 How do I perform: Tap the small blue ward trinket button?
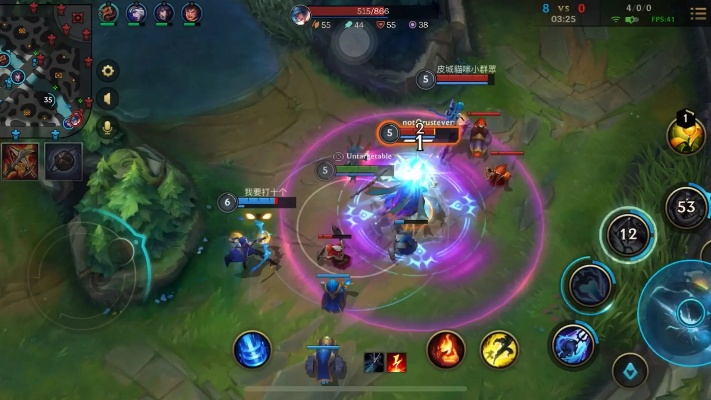630,371
